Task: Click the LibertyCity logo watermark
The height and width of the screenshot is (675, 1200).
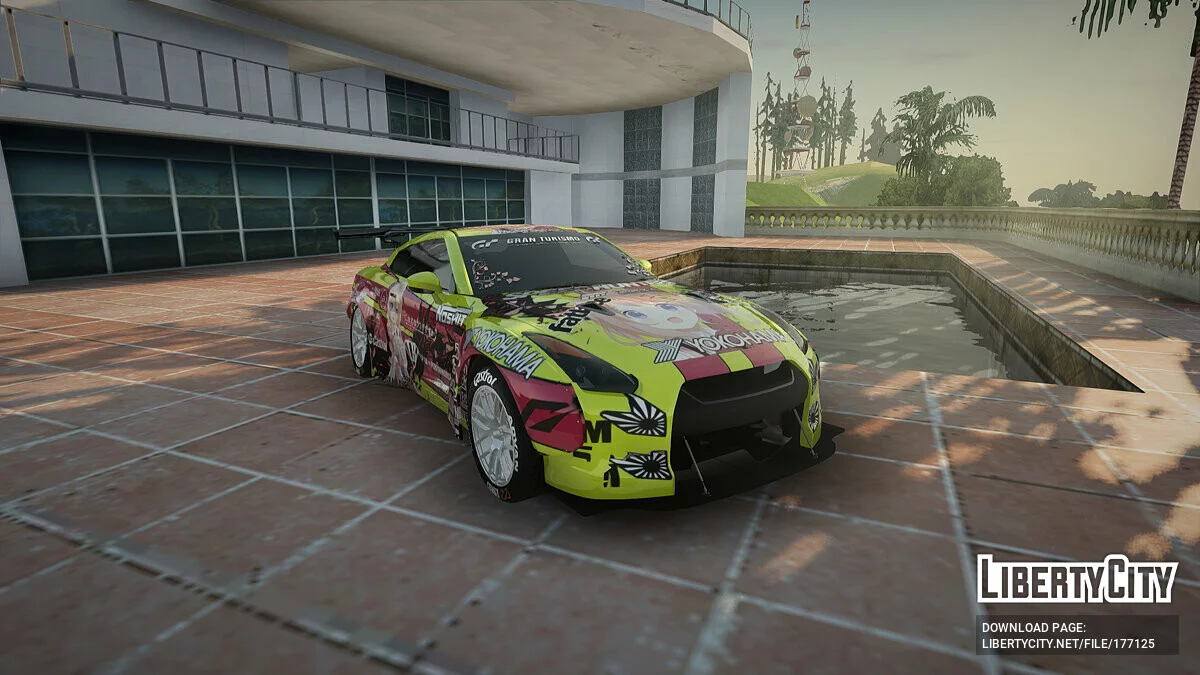Action: (x=1076, y=580)
